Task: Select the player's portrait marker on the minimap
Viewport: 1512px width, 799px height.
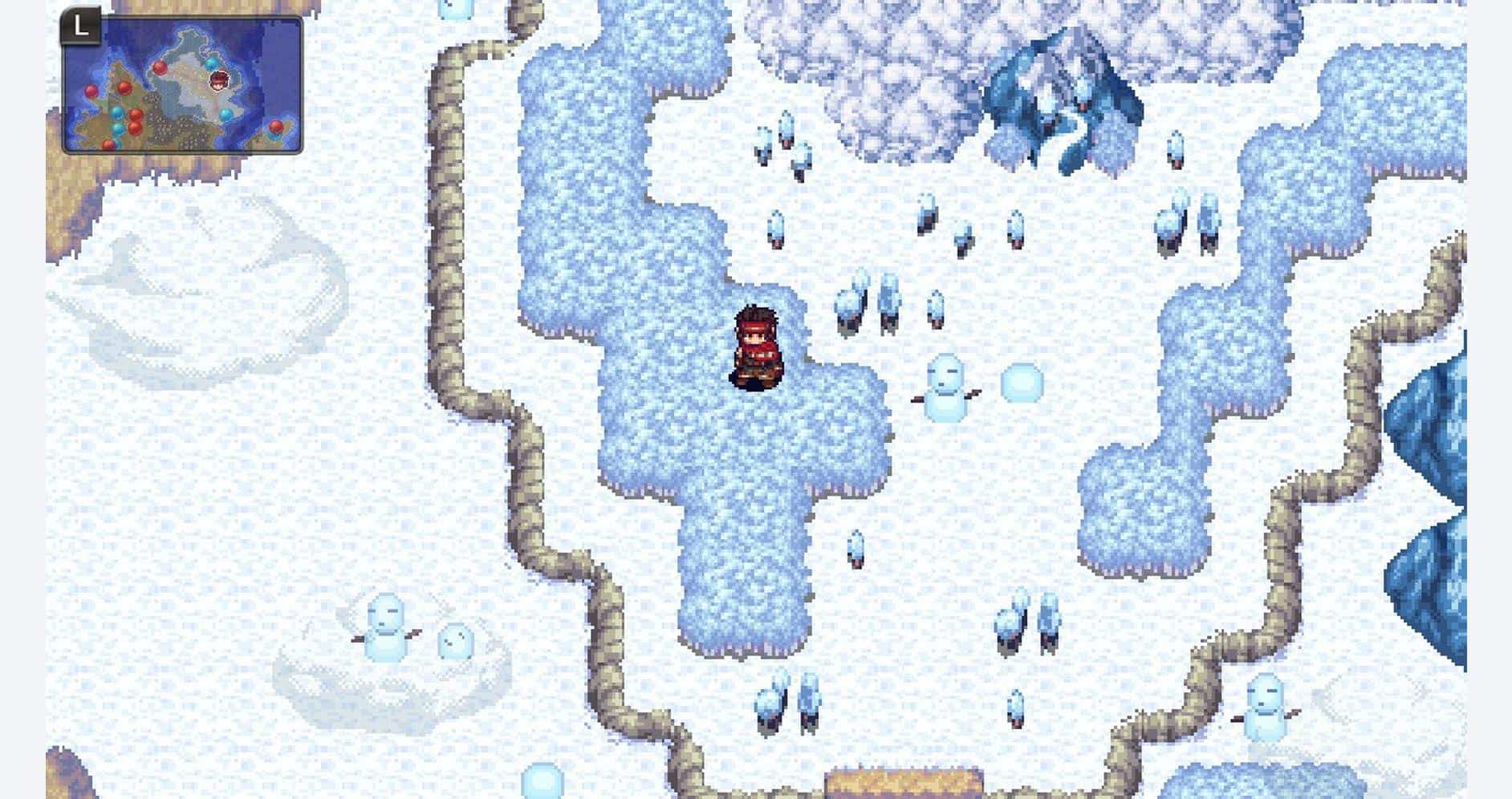Action: click(x=219, y=80)
